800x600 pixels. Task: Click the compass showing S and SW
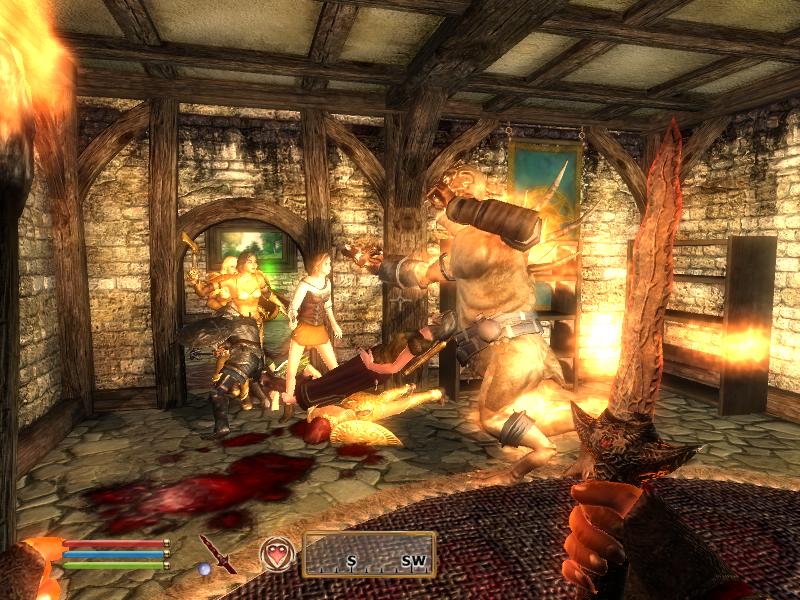(x=368, y=554)
